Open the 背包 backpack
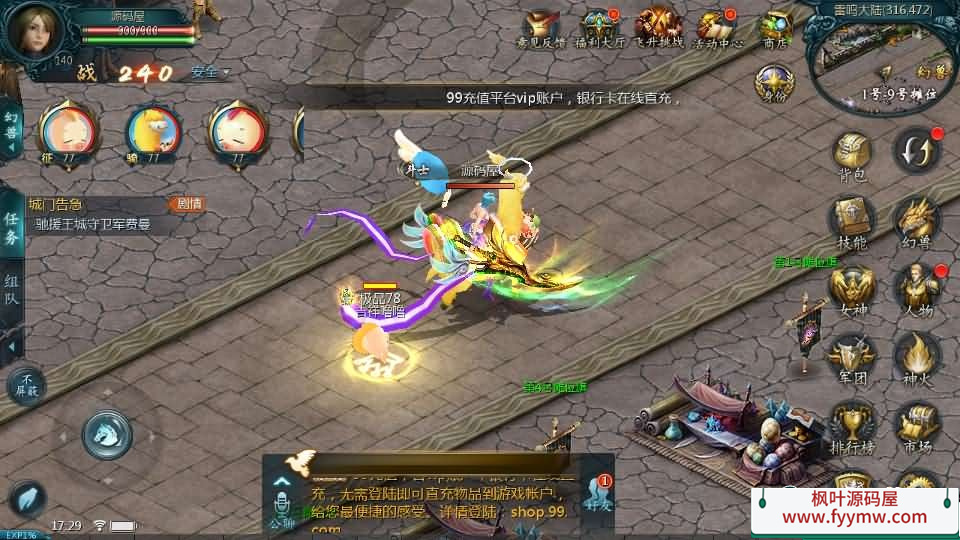This screenshot has width=960, height=540. (x=852, y=156)
